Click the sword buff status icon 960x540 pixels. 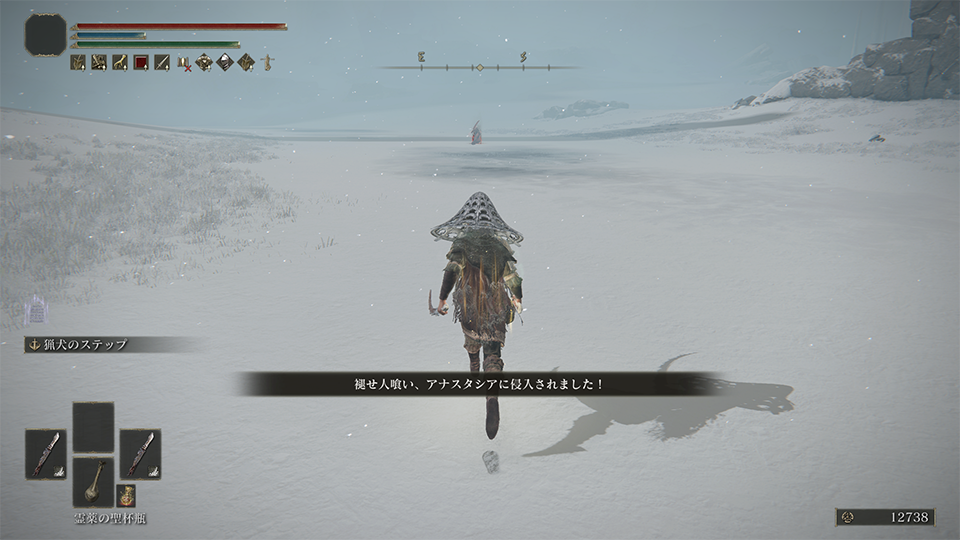(x=162, y=62)
